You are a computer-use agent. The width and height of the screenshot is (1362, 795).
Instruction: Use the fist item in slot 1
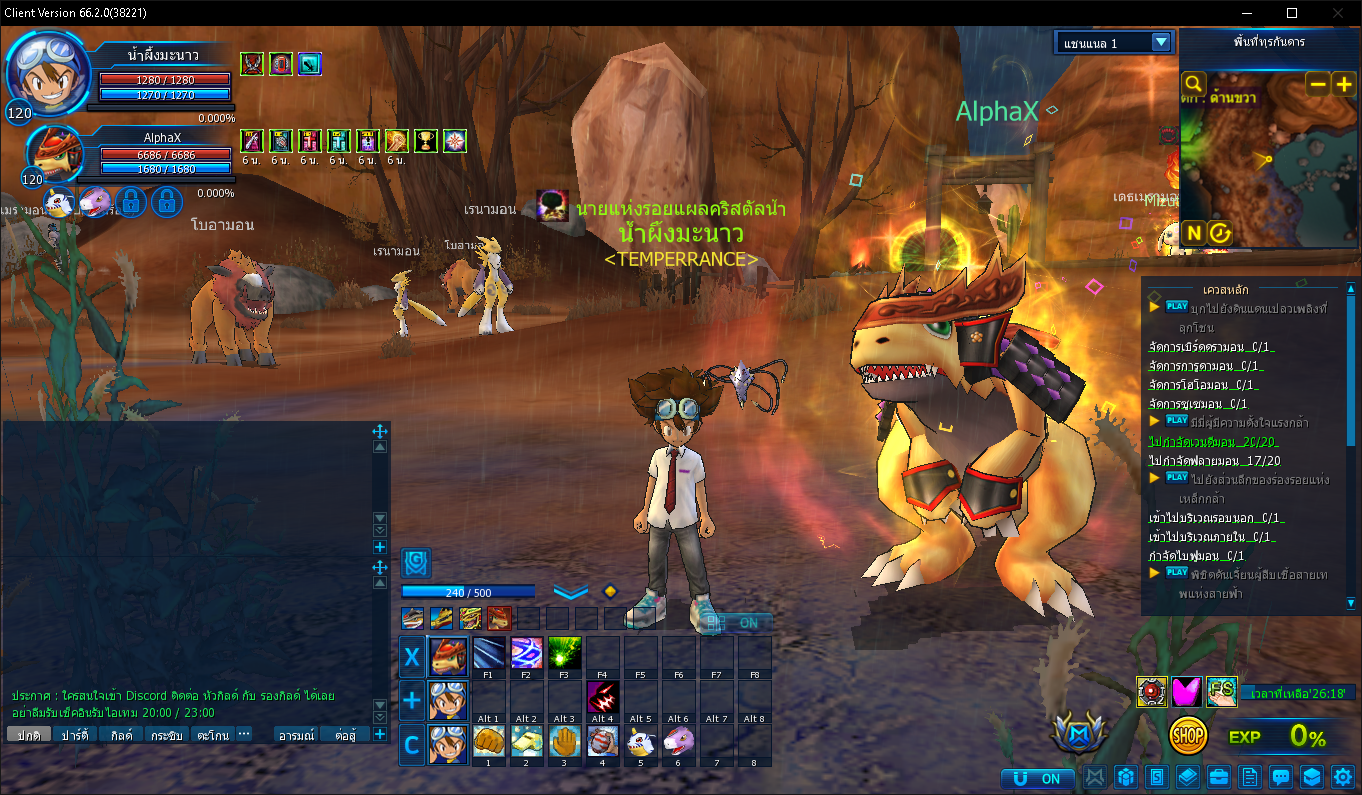(488, 741)
